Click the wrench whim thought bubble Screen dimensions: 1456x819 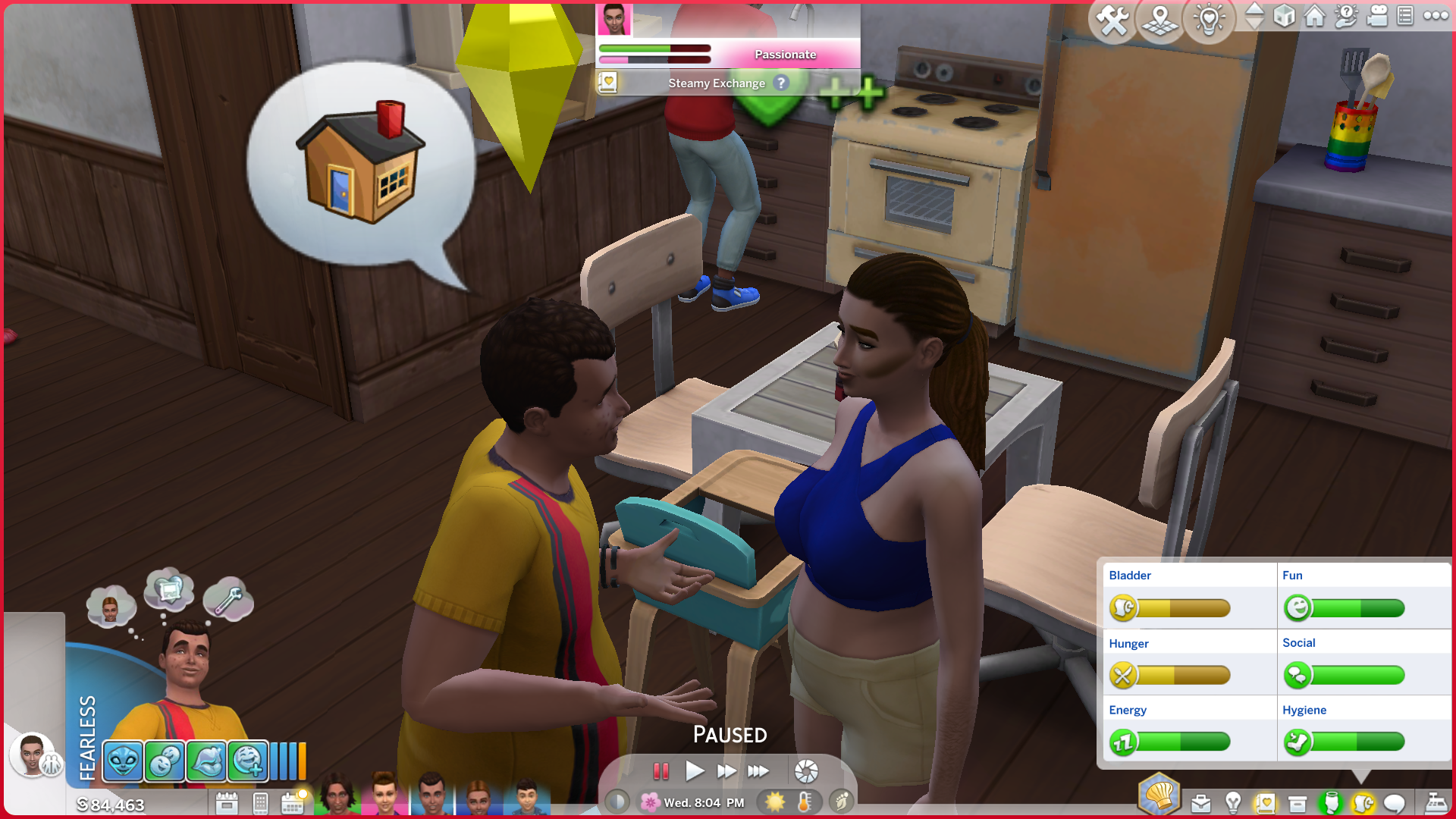(228, 599)
